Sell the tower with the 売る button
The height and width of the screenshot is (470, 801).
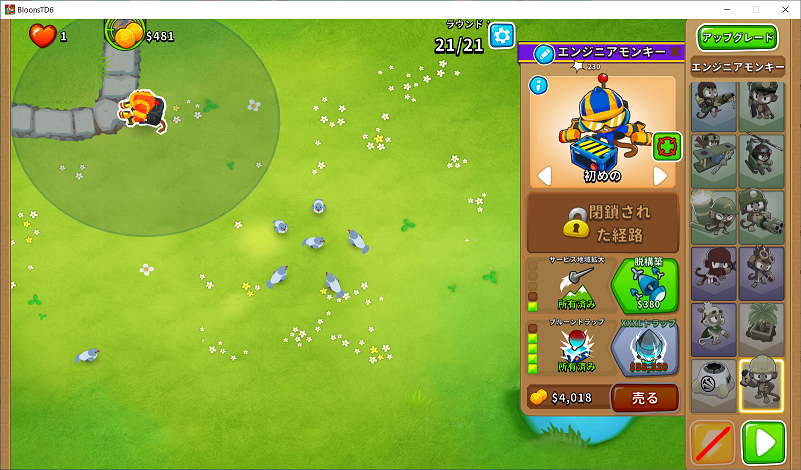644,397
